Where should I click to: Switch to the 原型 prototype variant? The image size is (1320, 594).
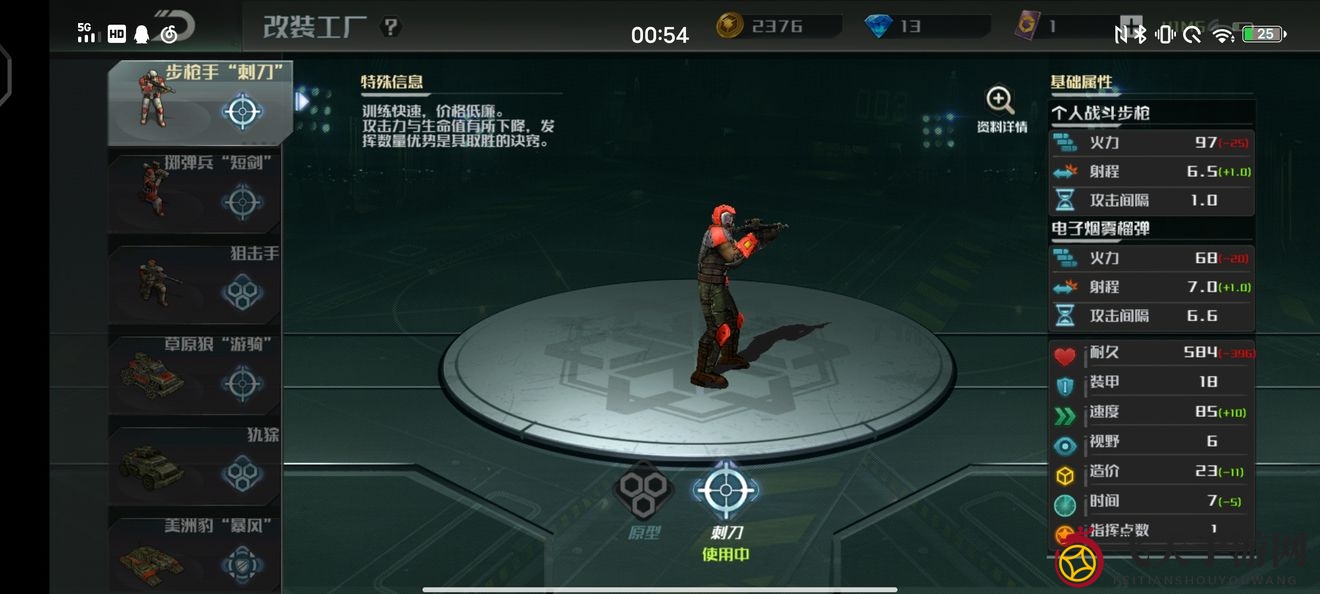tap(642, 498)
